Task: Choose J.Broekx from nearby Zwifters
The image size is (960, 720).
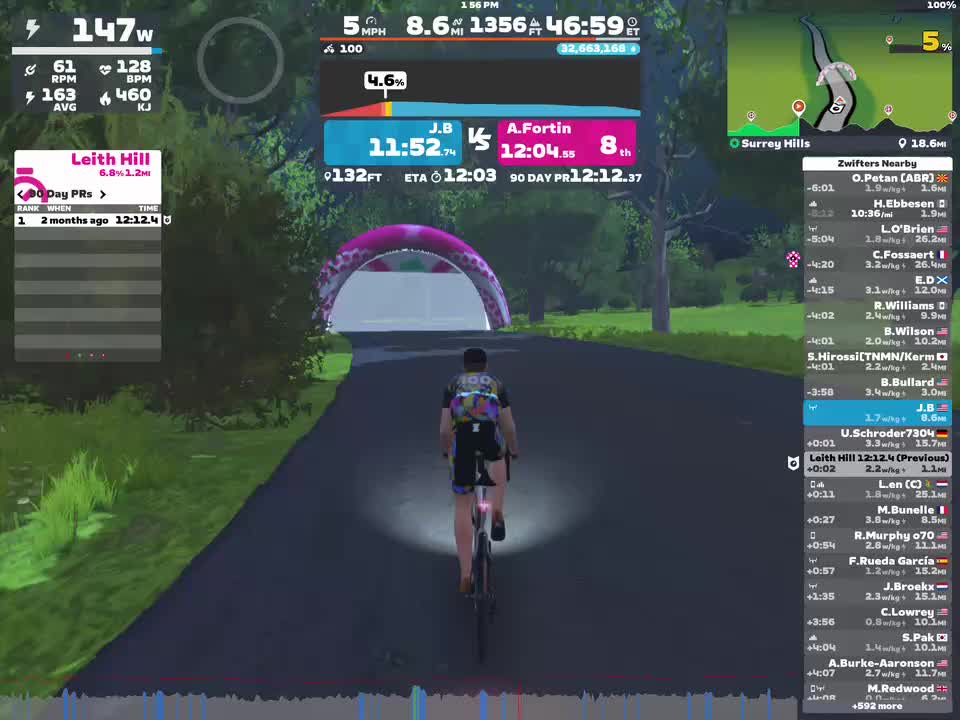Action: point(877,591)
